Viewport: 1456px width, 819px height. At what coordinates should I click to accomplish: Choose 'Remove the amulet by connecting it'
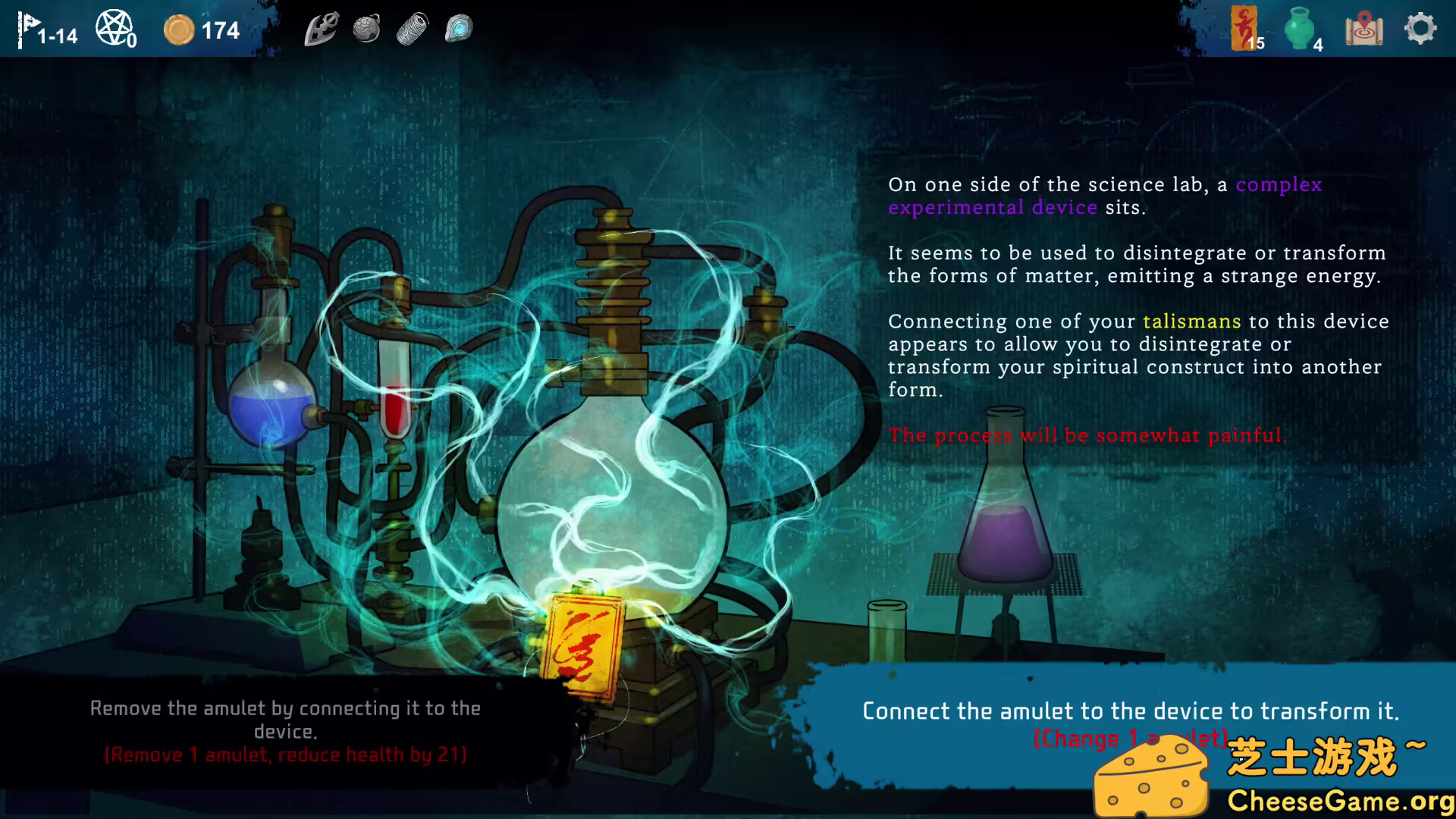click(x=286, y=728)
